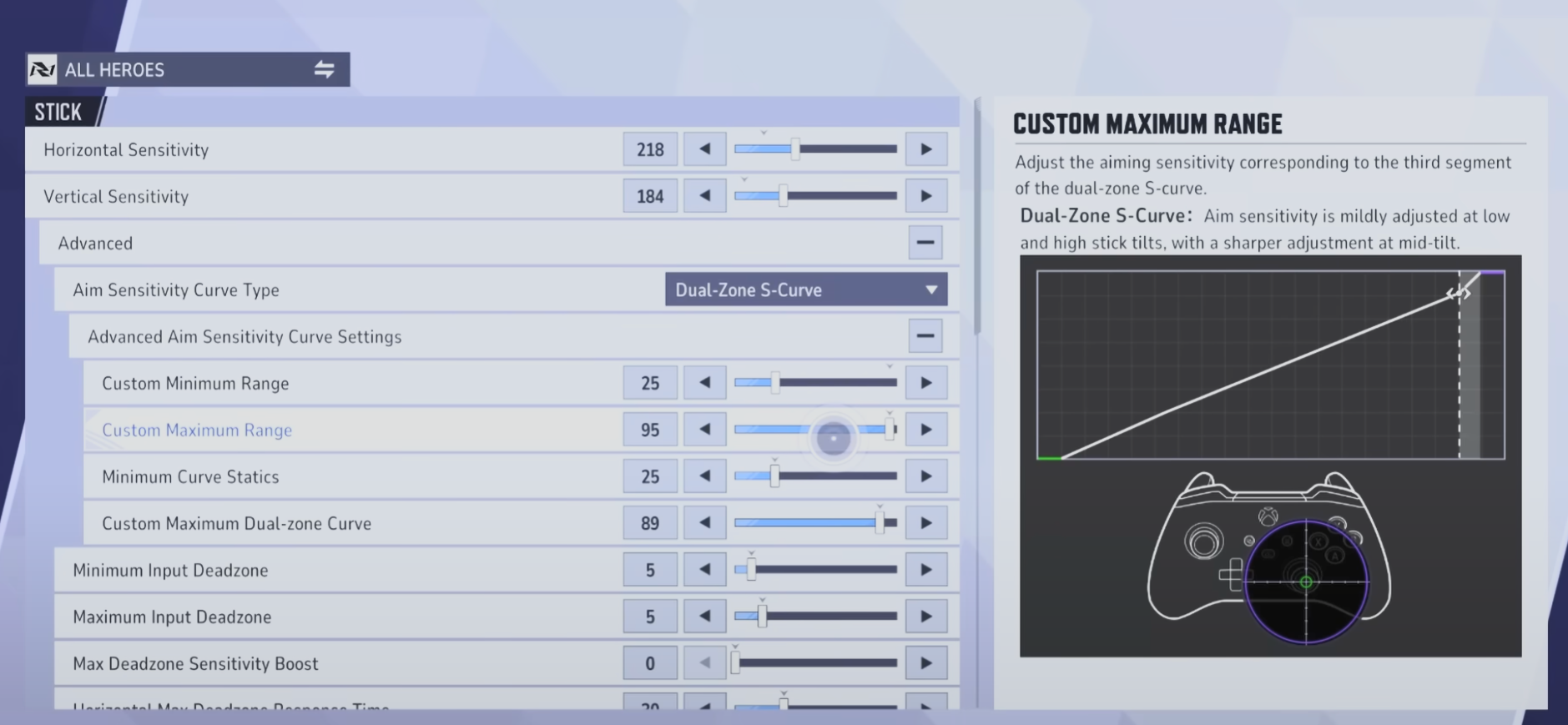Increase Custom Maximum Range using the right arrow
Screen dimensions: 1568x725
point(928,429)
